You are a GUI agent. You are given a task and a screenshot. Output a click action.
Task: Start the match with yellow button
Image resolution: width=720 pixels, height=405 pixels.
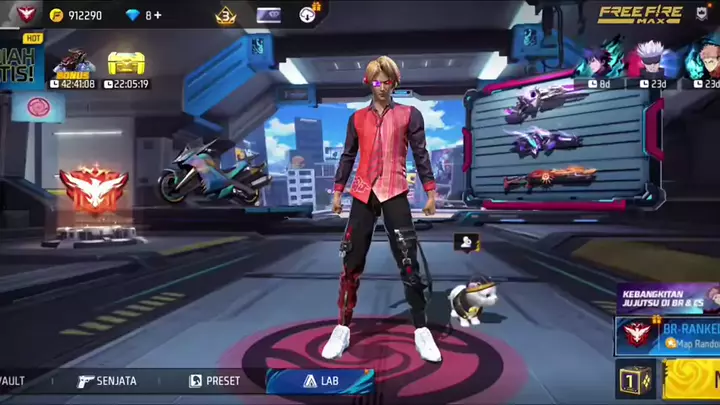[x=692, y=381]
